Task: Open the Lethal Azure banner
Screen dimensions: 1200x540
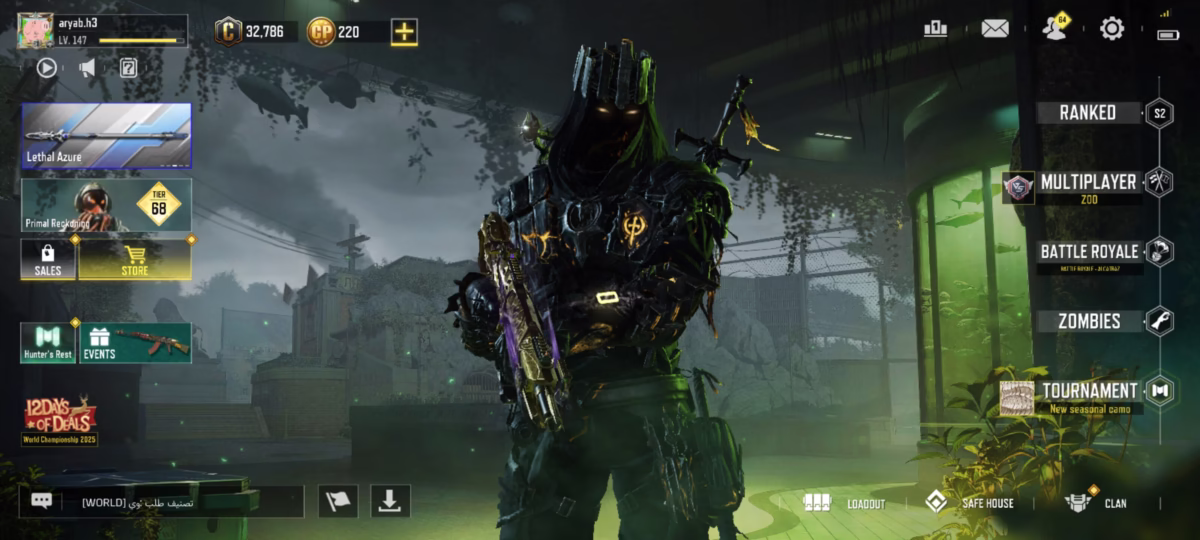Action: 106,135
